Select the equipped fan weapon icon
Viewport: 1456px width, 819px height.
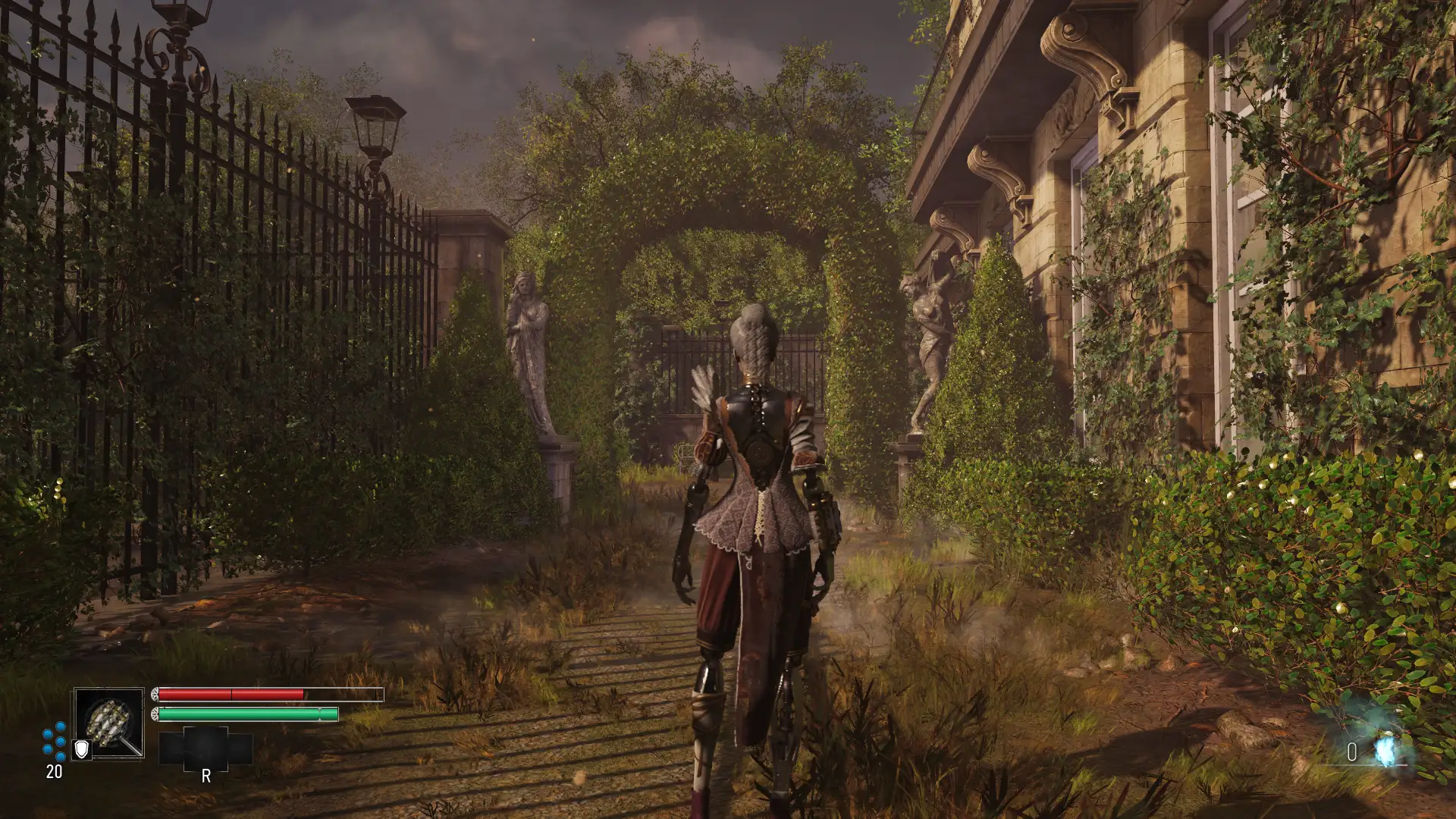[x=109, y=723]
